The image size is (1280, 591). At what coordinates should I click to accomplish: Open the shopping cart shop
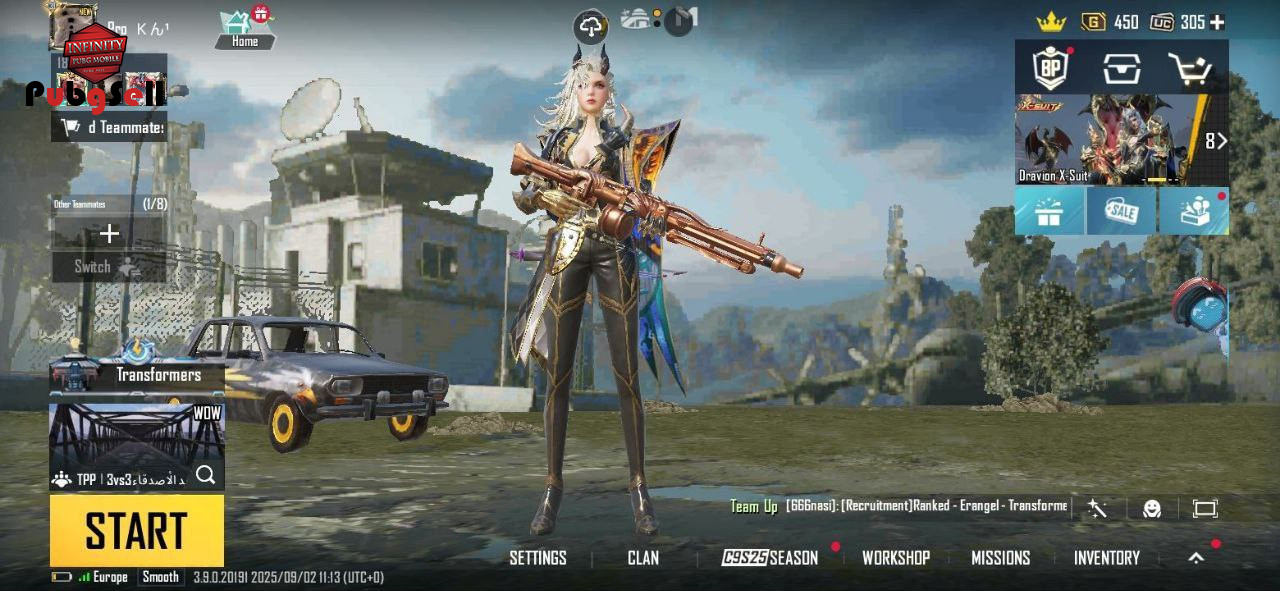(1191, 69)
